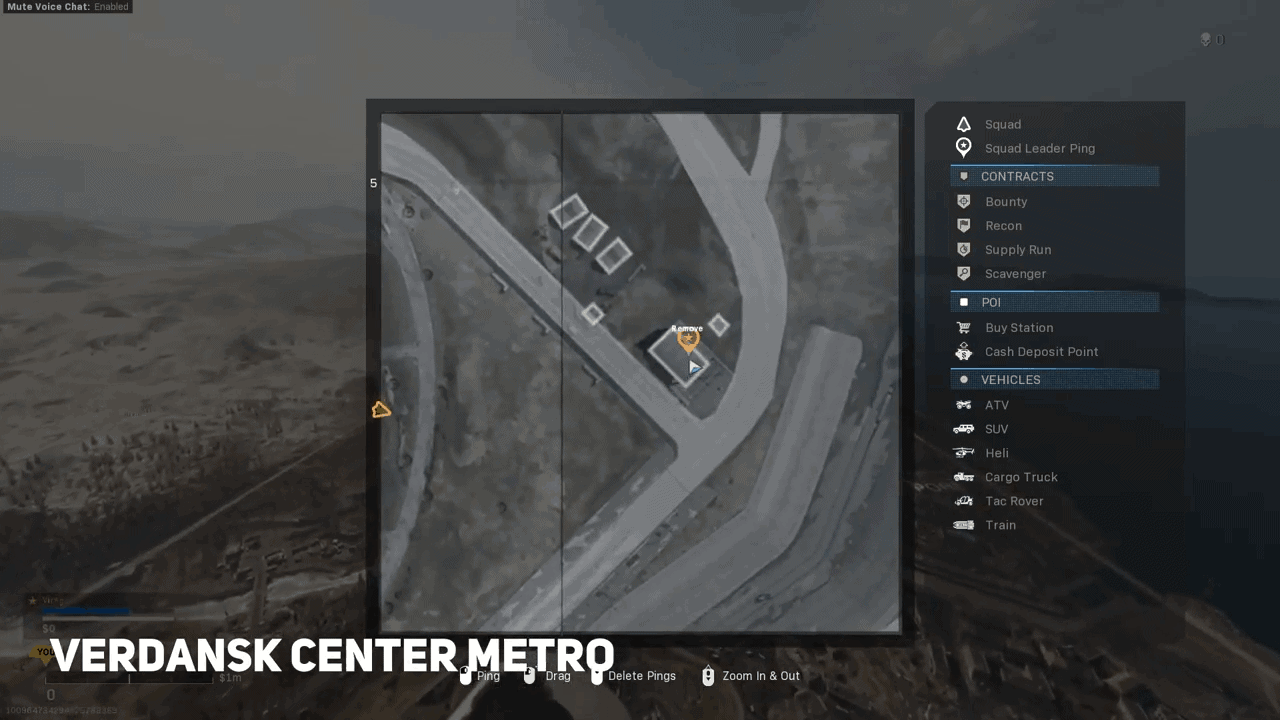Toggle the Mute Voice Chat setting
1280x720 pixels.
(67, 6)
